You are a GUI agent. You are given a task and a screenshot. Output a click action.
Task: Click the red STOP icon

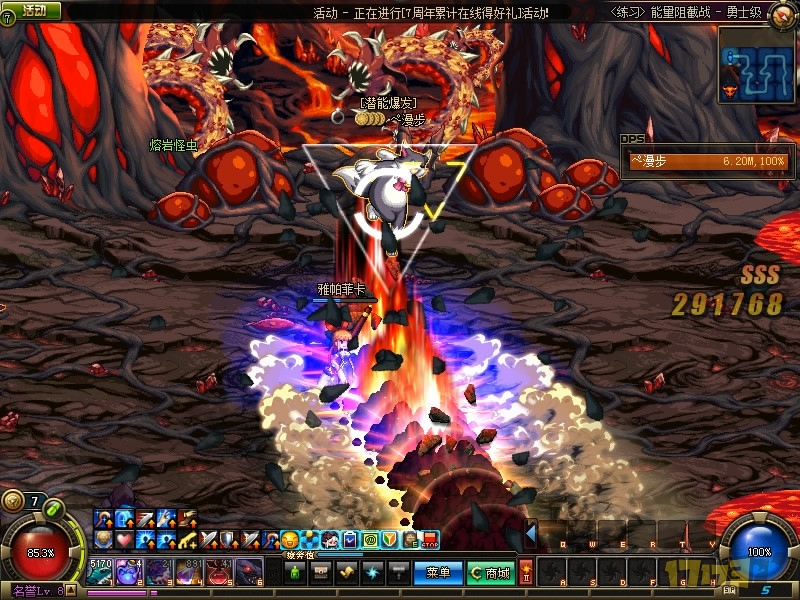pos(431,540)
